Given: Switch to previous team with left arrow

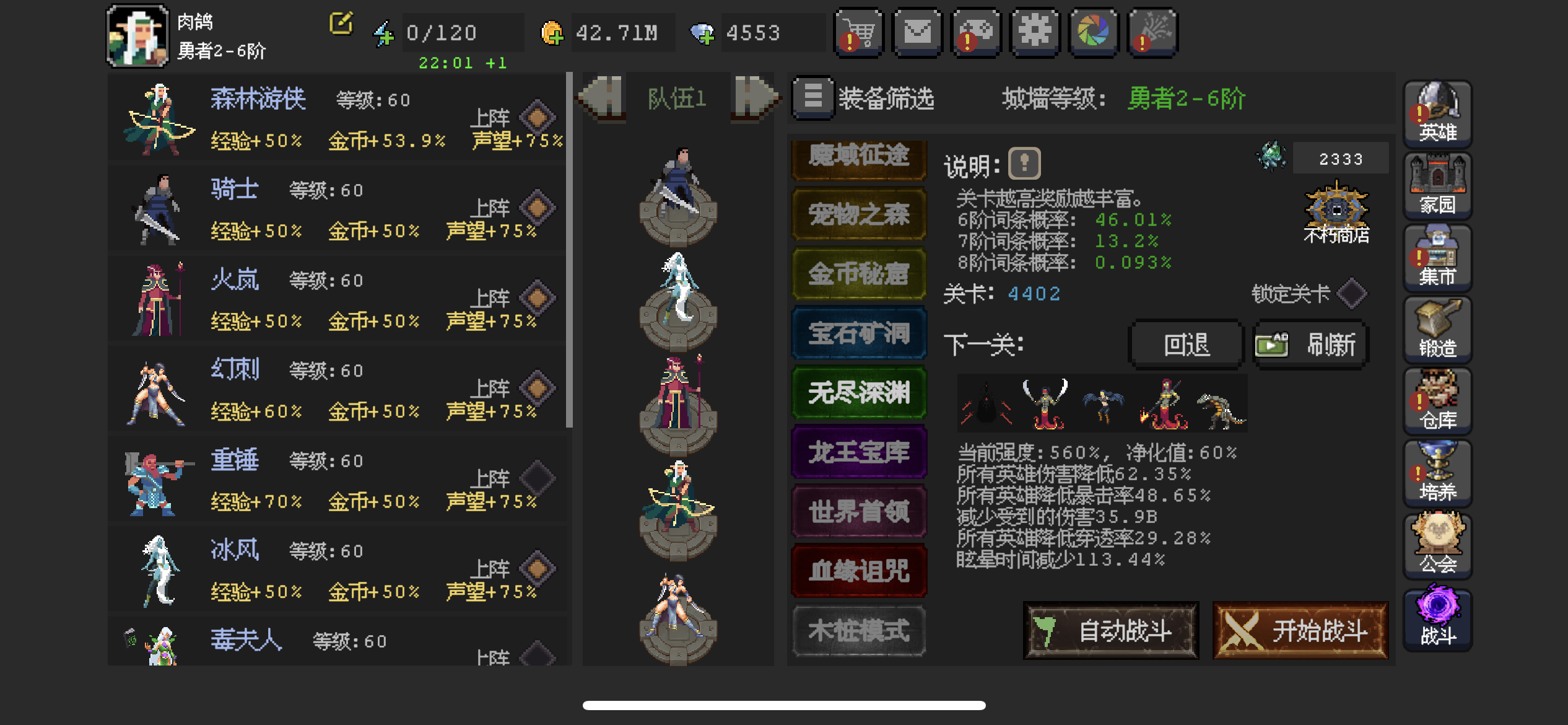Looking at the screenshot, I should click(601, 97).
